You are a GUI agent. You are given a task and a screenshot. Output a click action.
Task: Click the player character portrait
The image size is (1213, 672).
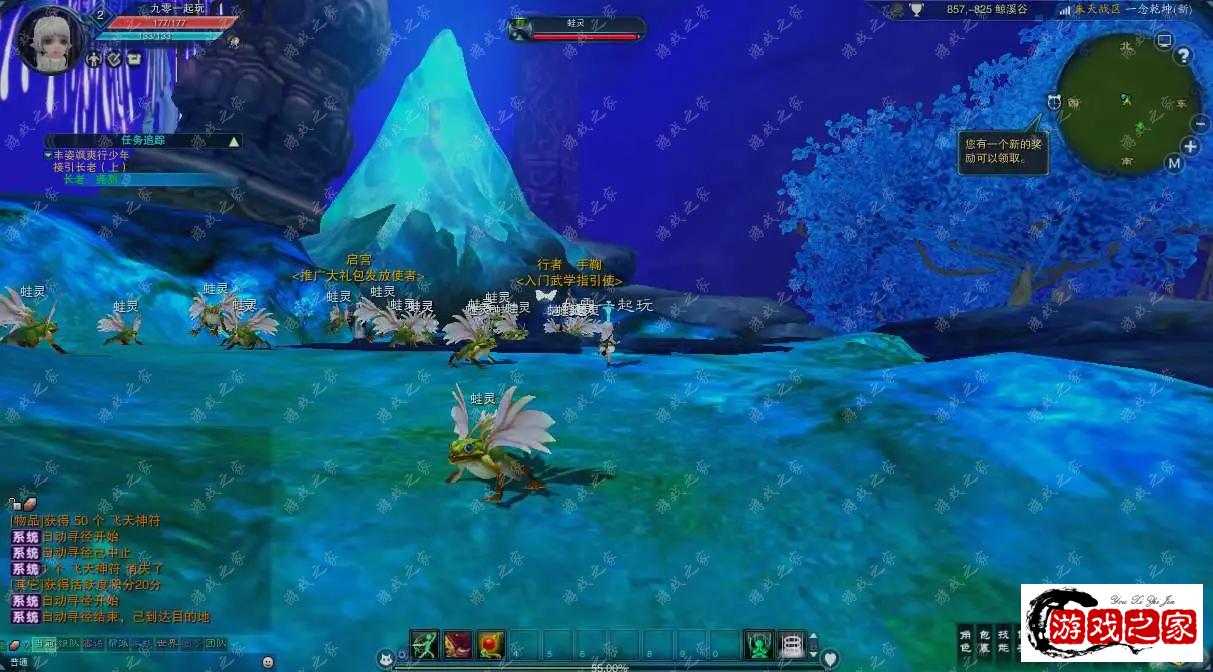[48, 39]
